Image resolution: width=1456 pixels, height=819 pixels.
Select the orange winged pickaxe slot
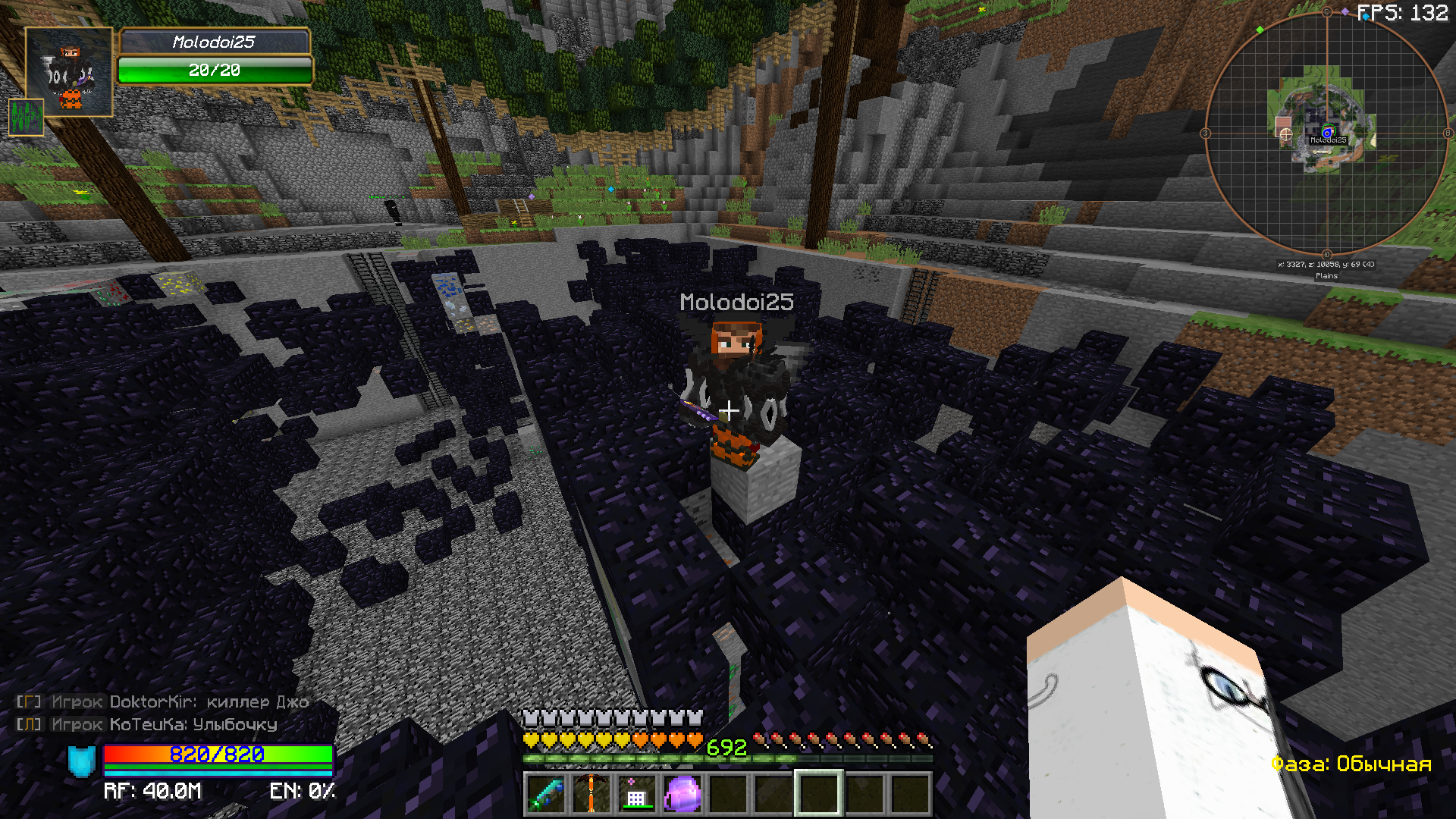[x=591, y=793]
